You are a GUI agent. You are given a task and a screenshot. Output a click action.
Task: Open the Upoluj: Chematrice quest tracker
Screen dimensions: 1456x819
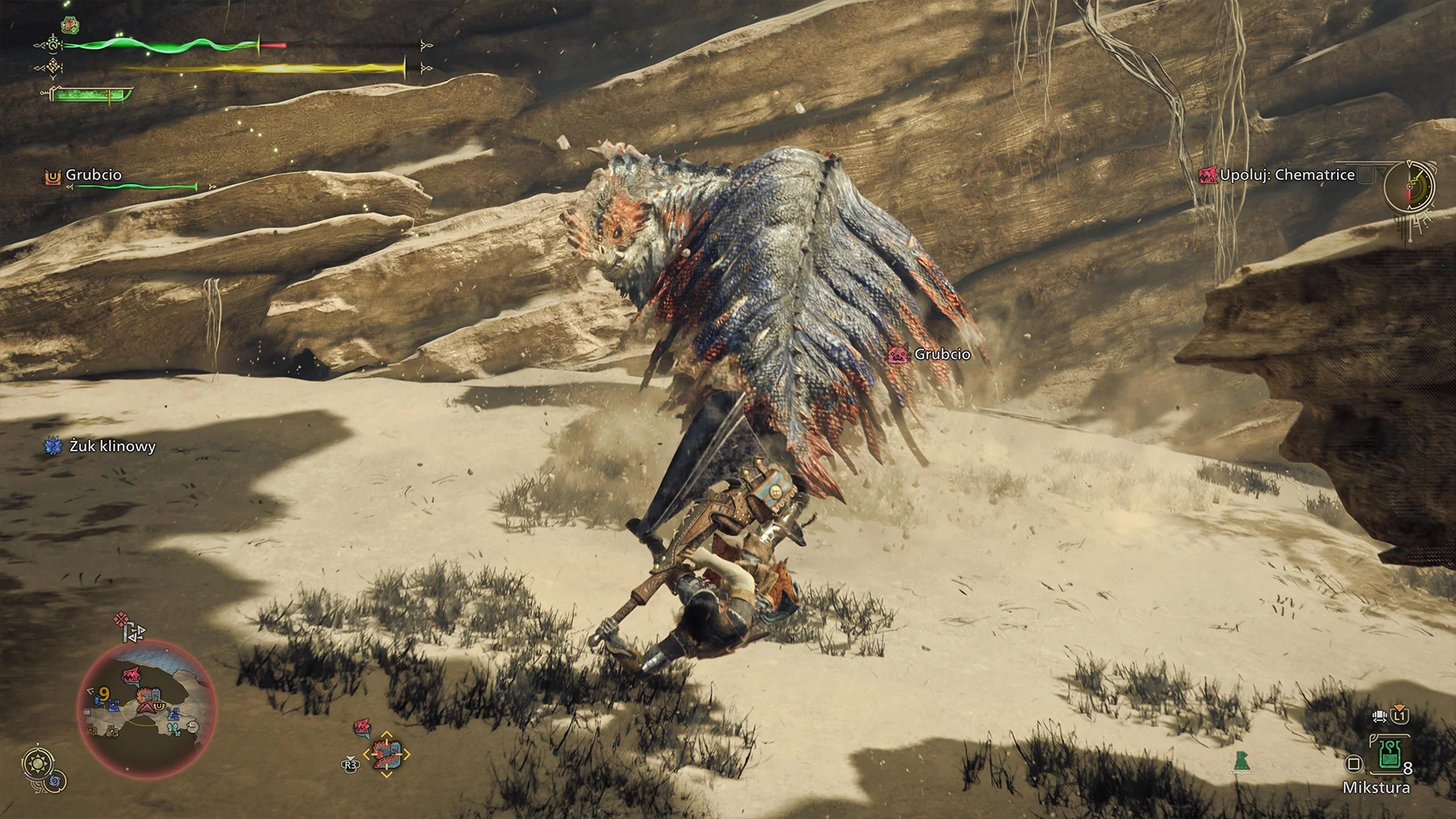pyautogui.click(x=1287, y=175)
